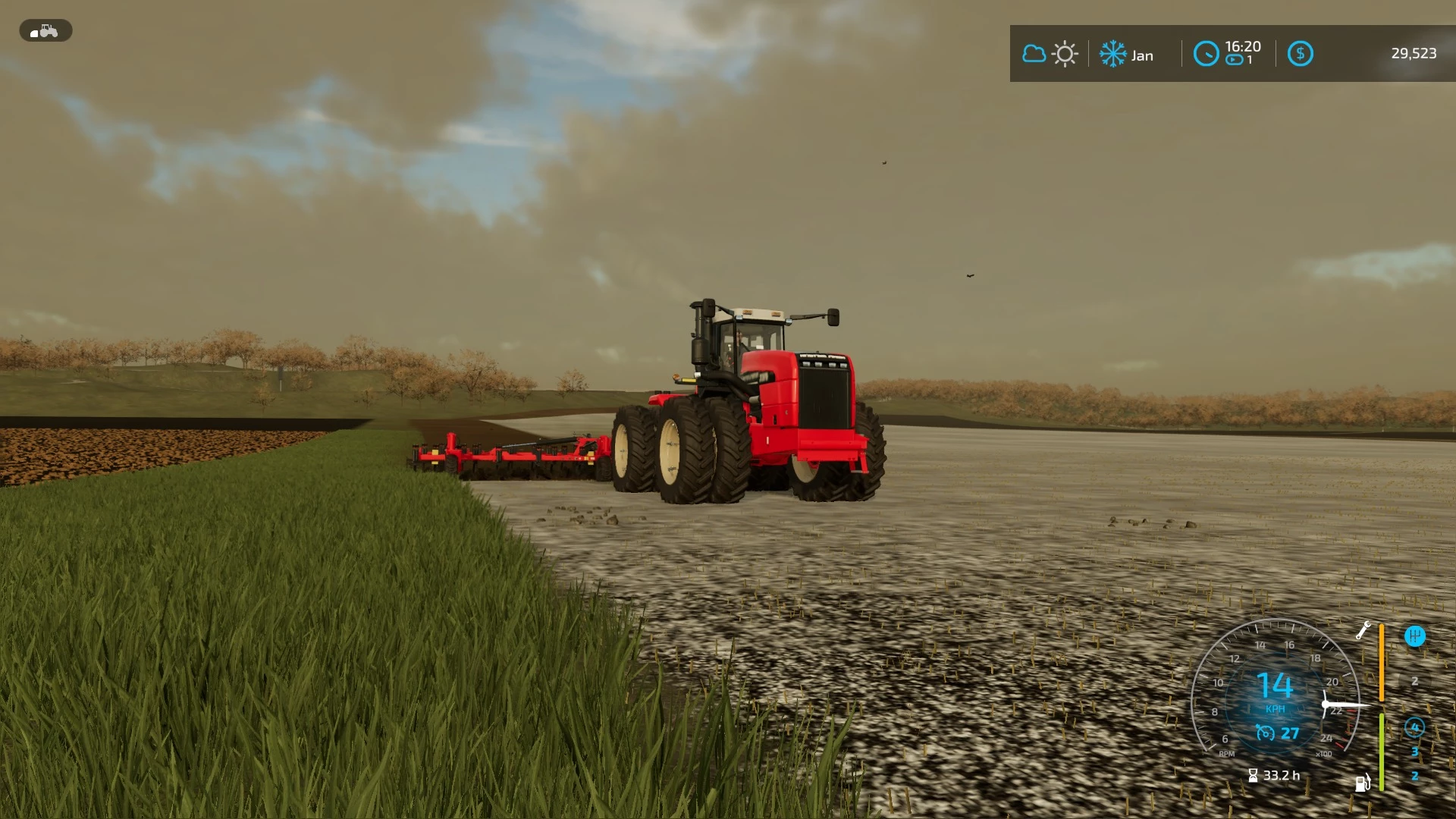Click the cruise control speed icon
The width and height of the screenshot is (1456, 819).
point(1264,733)
